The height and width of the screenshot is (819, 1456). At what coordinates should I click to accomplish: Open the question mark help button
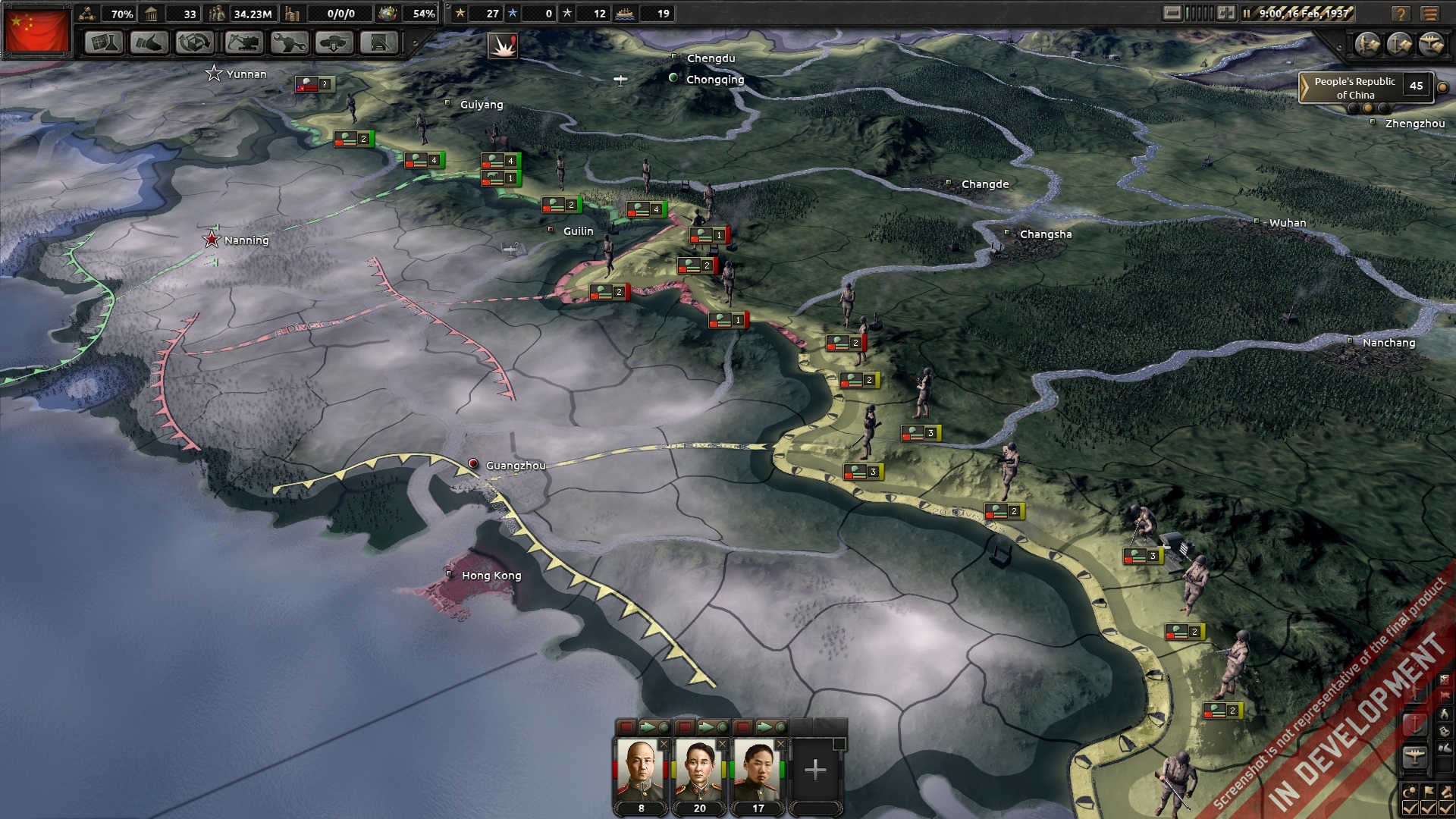(x=1401, y=14)
